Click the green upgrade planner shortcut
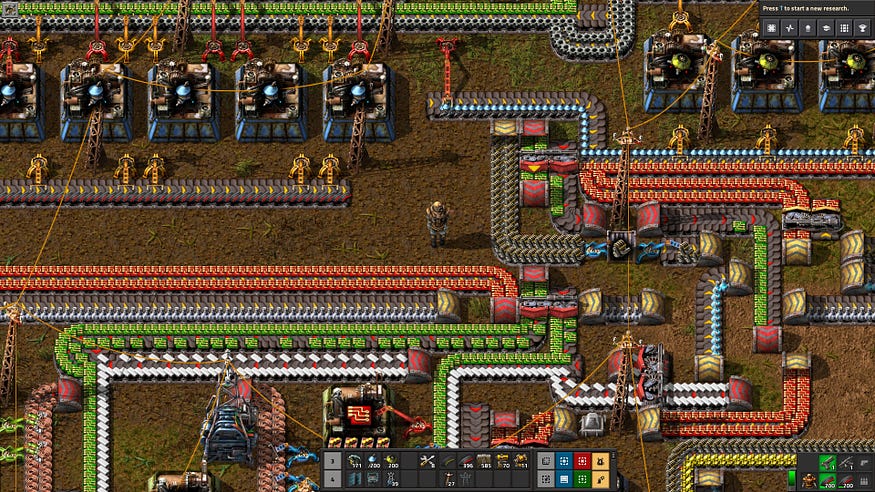This screenshot has height=492, width=875. click(x=581, y=479)
